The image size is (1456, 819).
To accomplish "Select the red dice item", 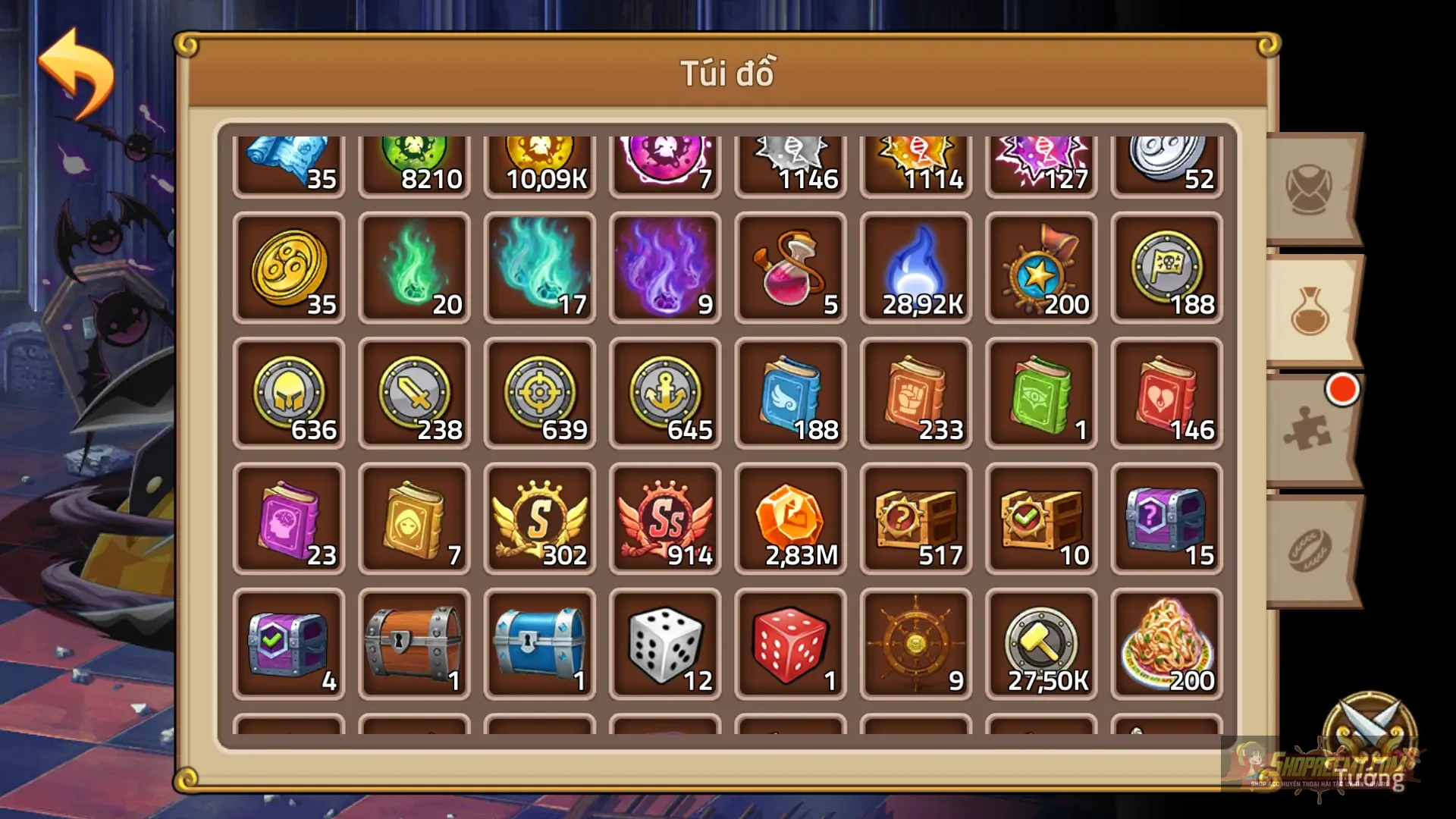I will tap(790, 643).
